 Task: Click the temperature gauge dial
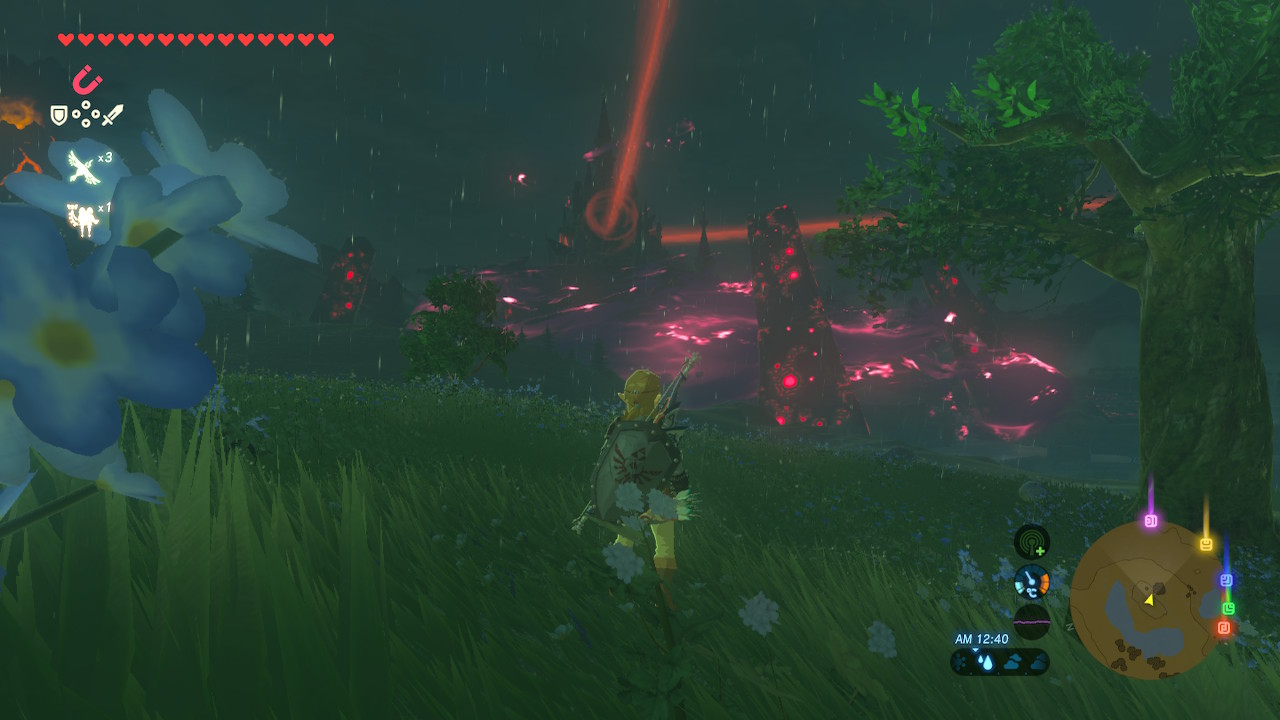[x=1030, y=580]
